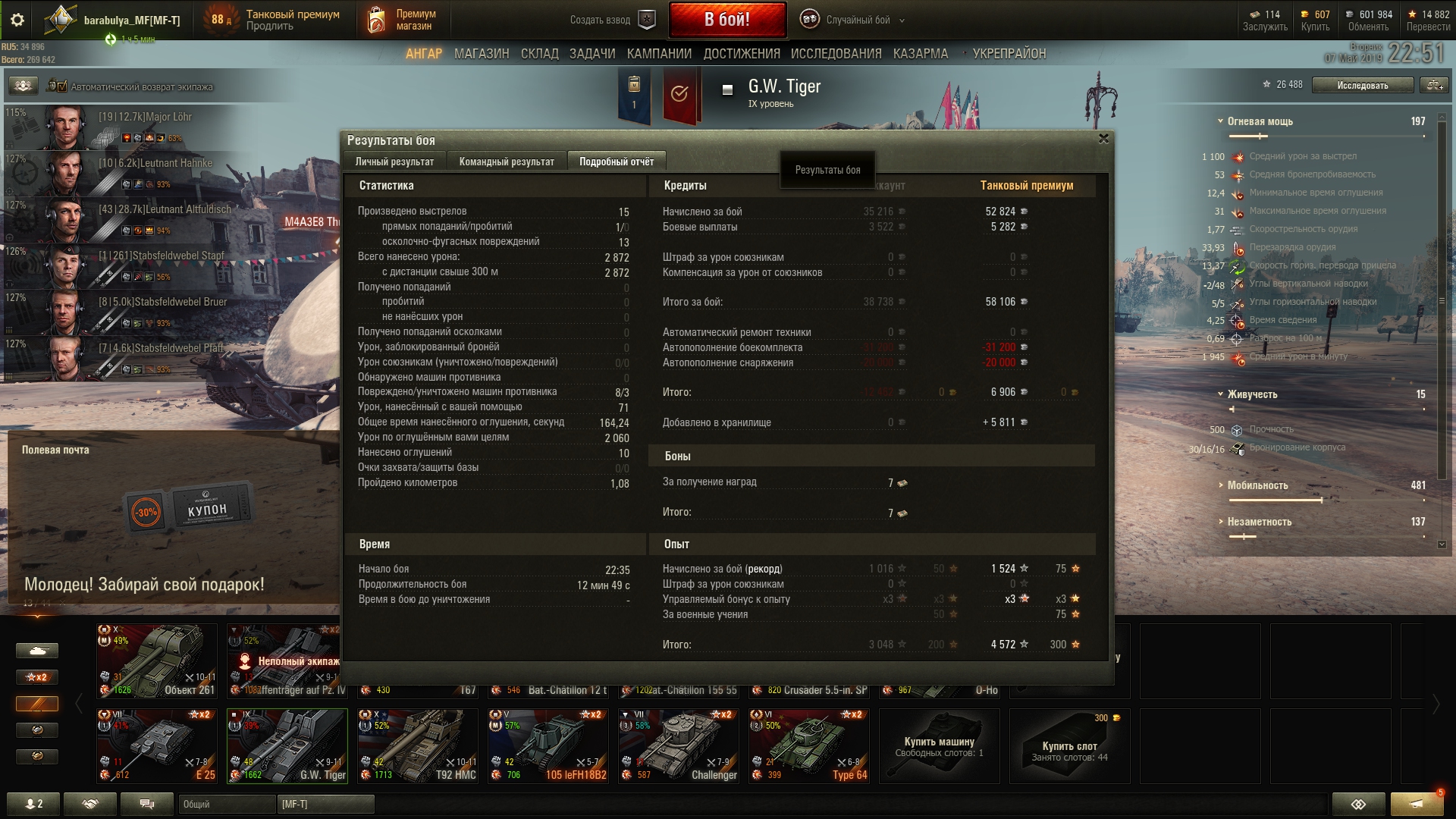Open the game settings gear icon

pos(17,20)
